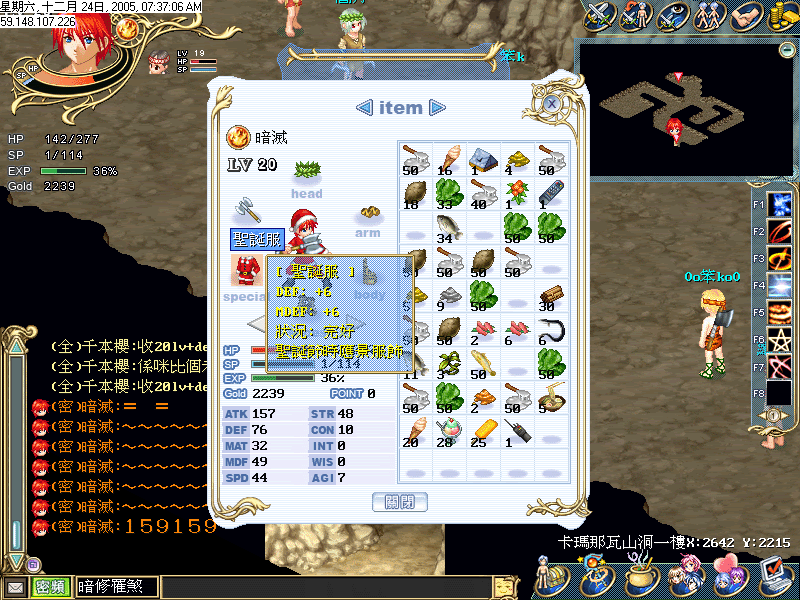Select the wooden logs item with count 30
Image resolution: width=800 pixels, height=600 pixels.
551,294
